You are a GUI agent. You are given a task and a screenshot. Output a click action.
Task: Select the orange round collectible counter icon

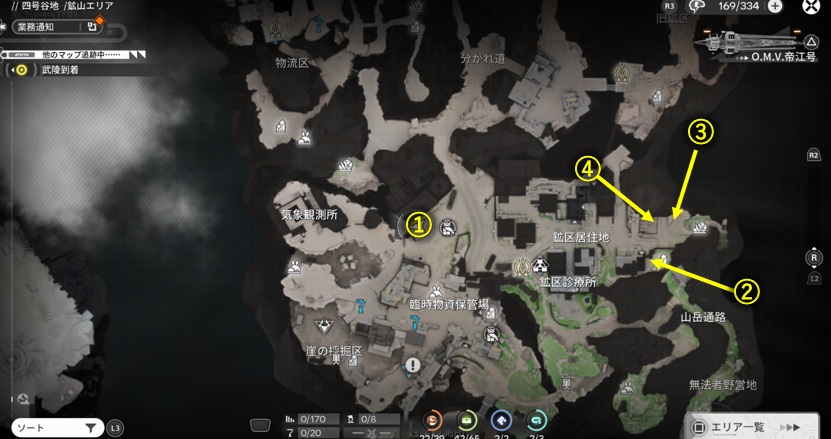pos(435,421)
